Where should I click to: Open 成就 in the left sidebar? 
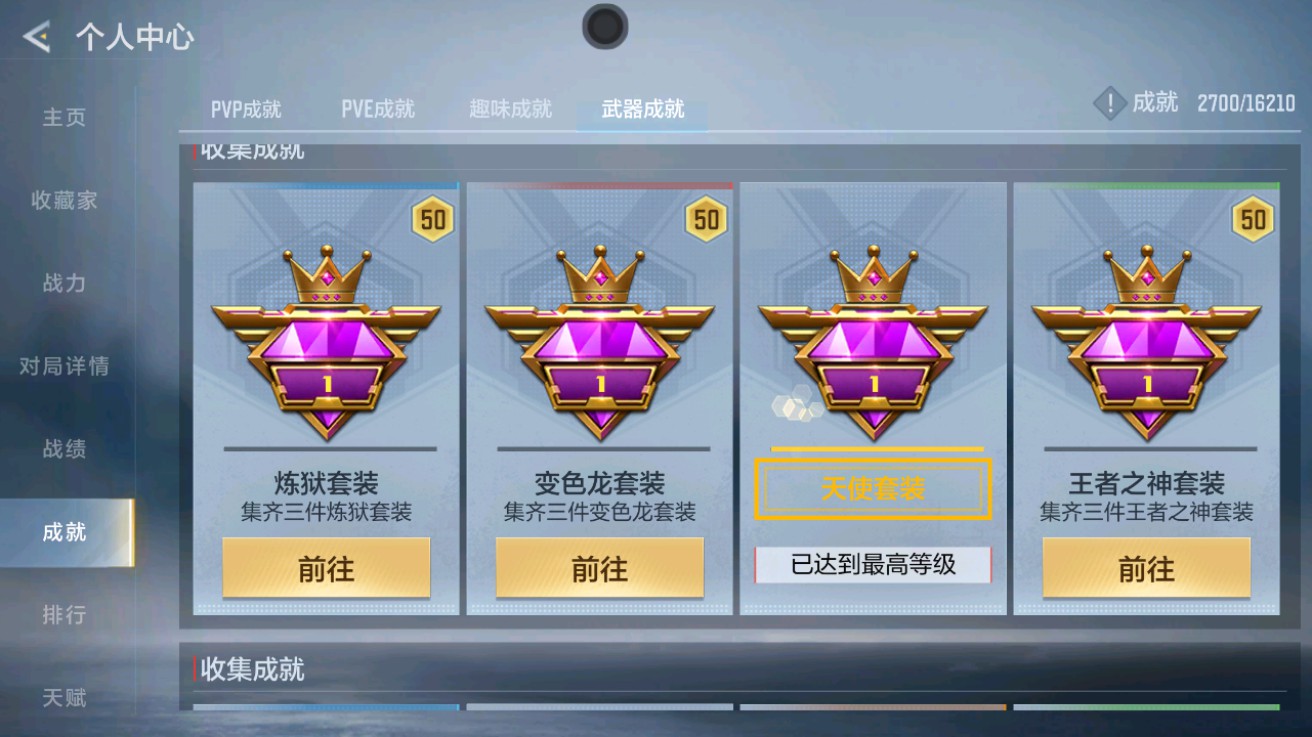63,531
